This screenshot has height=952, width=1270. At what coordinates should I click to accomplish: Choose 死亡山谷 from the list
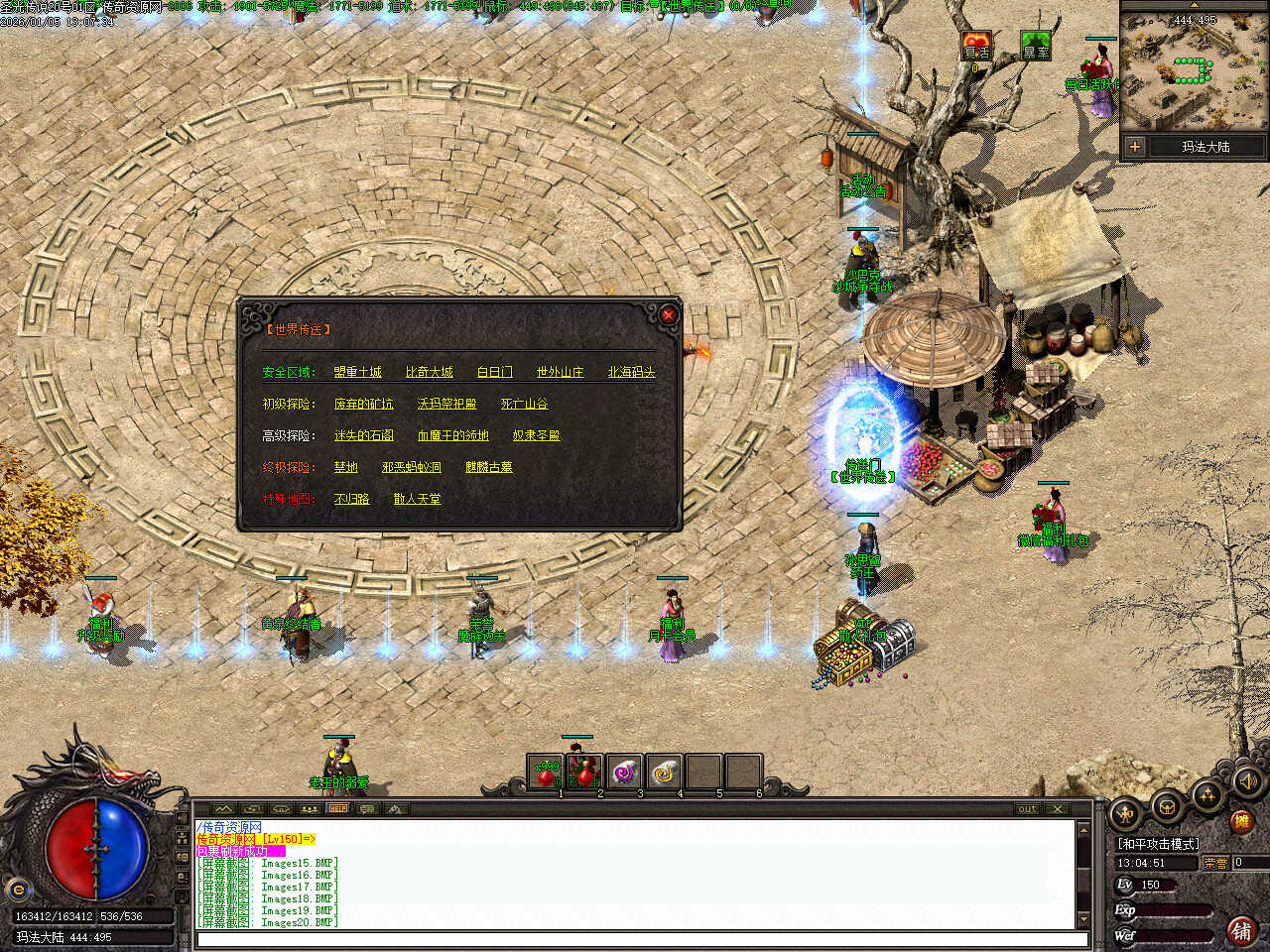pos(524,404)
